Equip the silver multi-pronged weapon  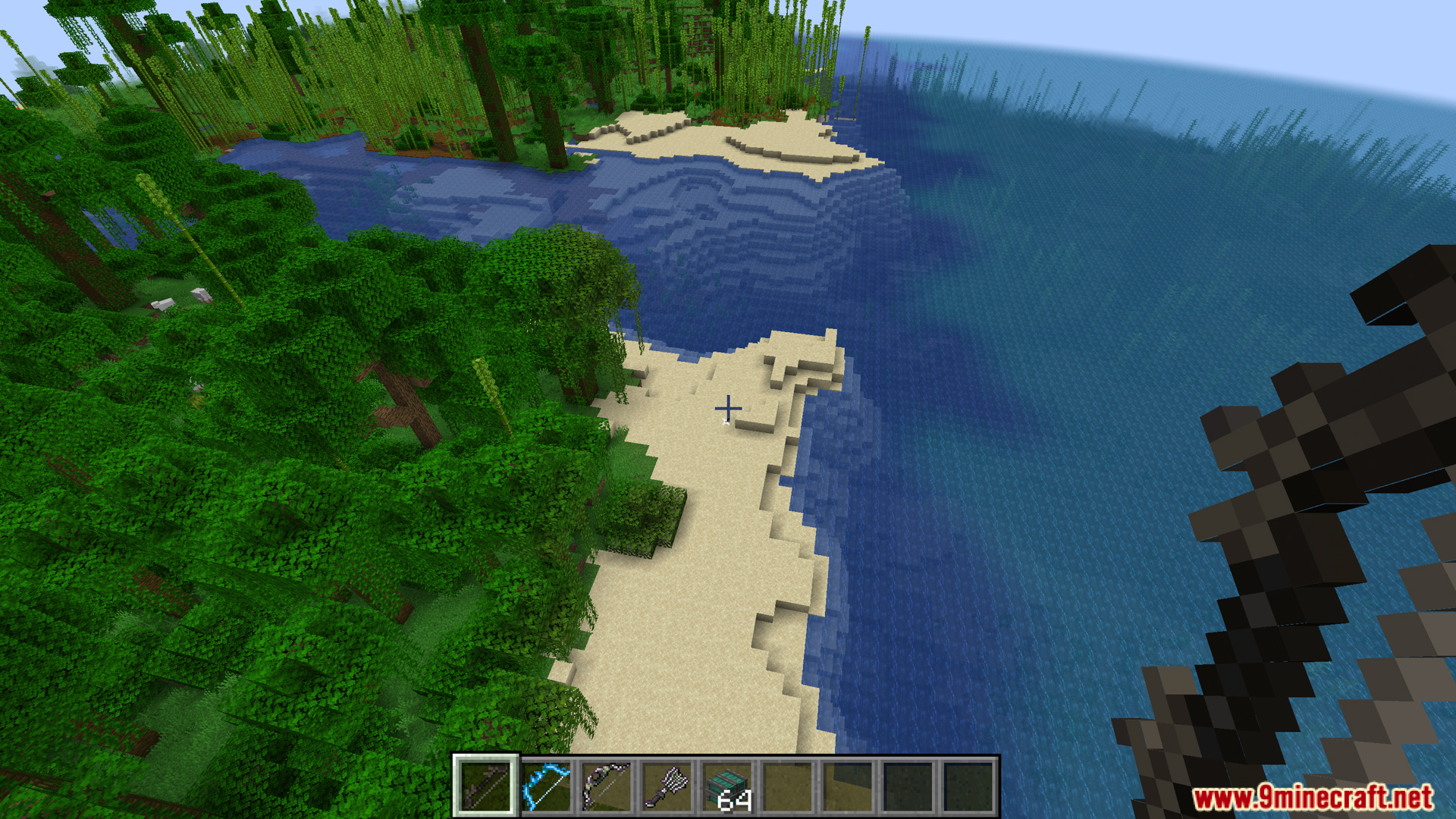[667, 786]
